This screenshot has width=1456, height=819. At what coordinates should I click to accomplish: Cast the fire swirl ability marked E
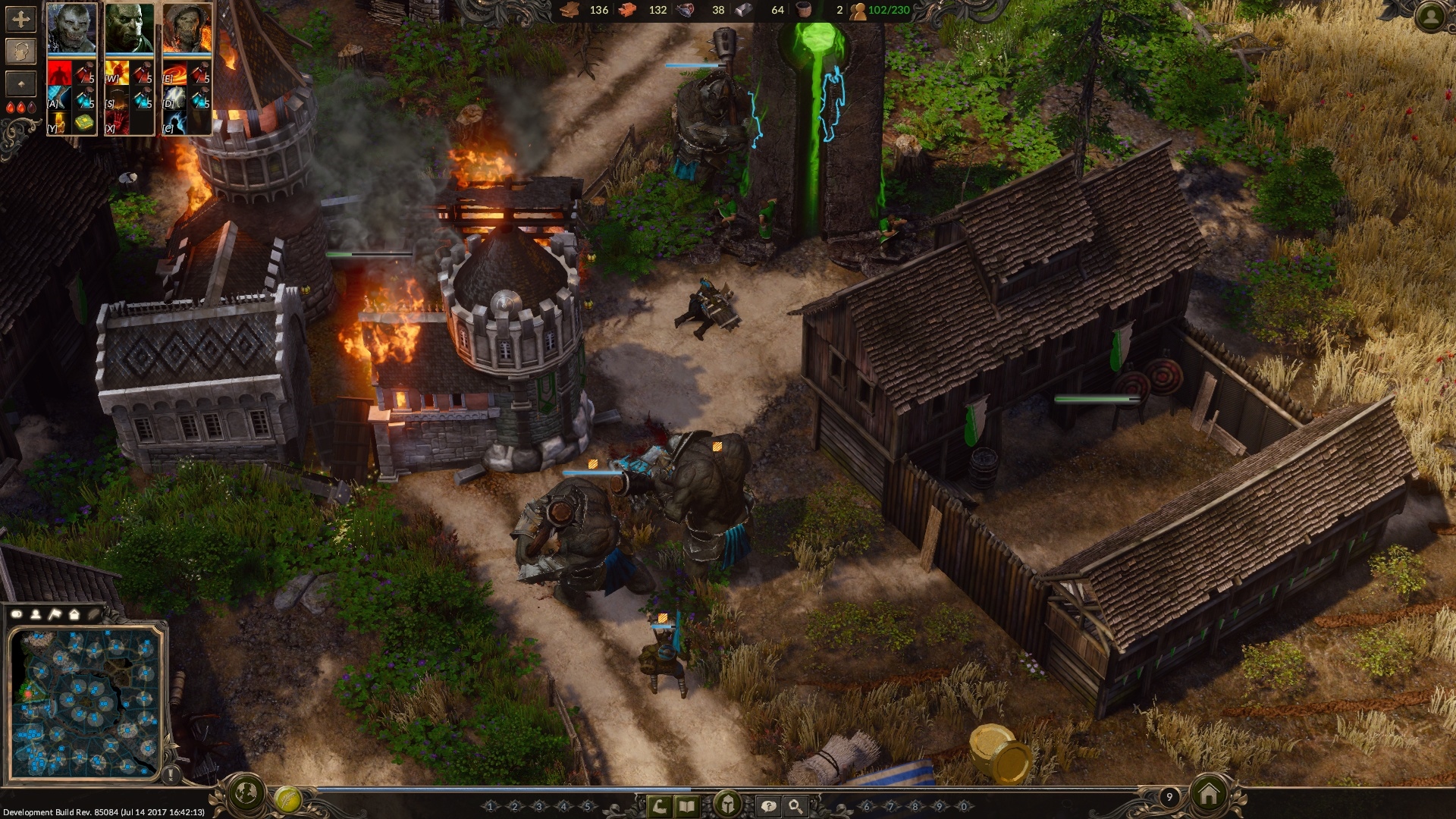coord(176,73)
